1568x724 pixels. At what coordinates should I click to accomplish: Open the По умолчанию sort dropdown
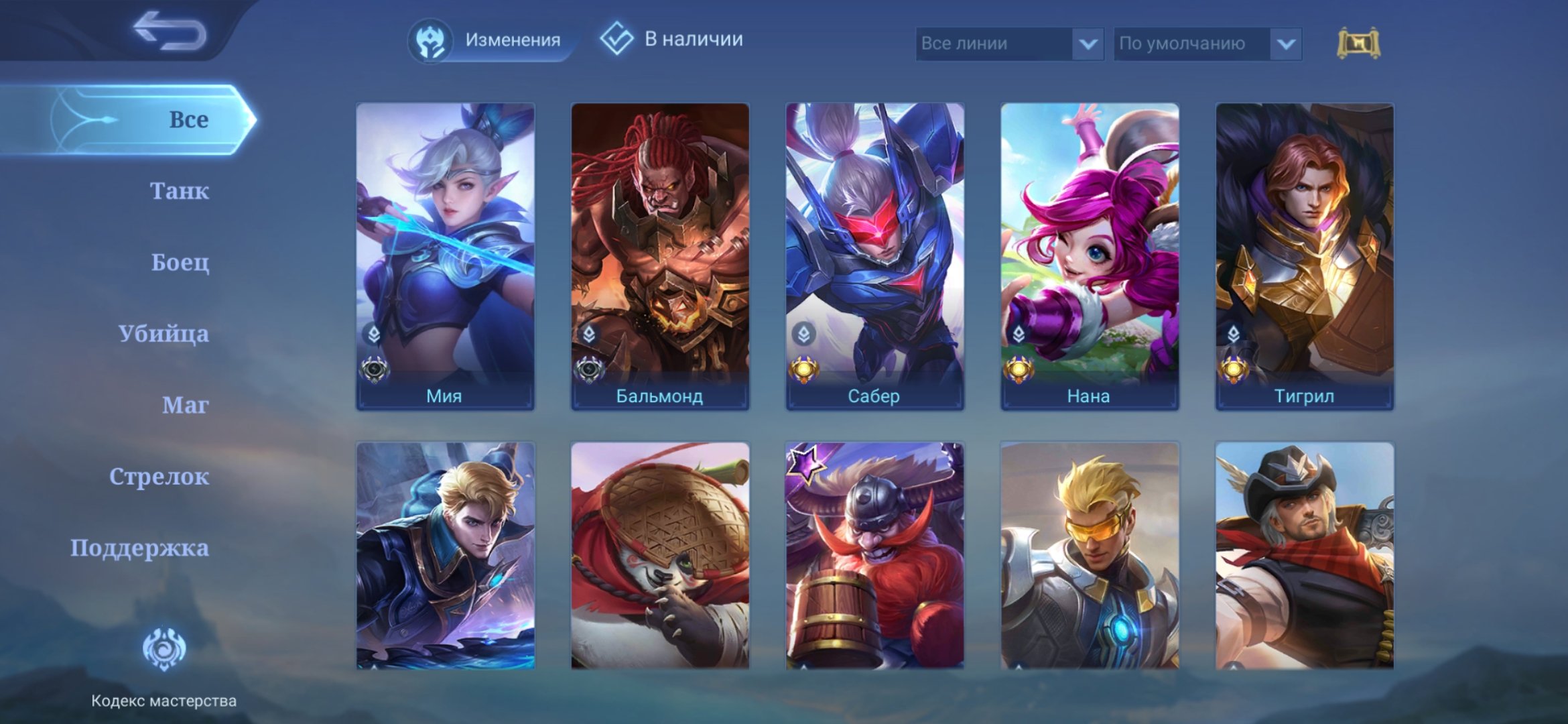click(1207, 44)
